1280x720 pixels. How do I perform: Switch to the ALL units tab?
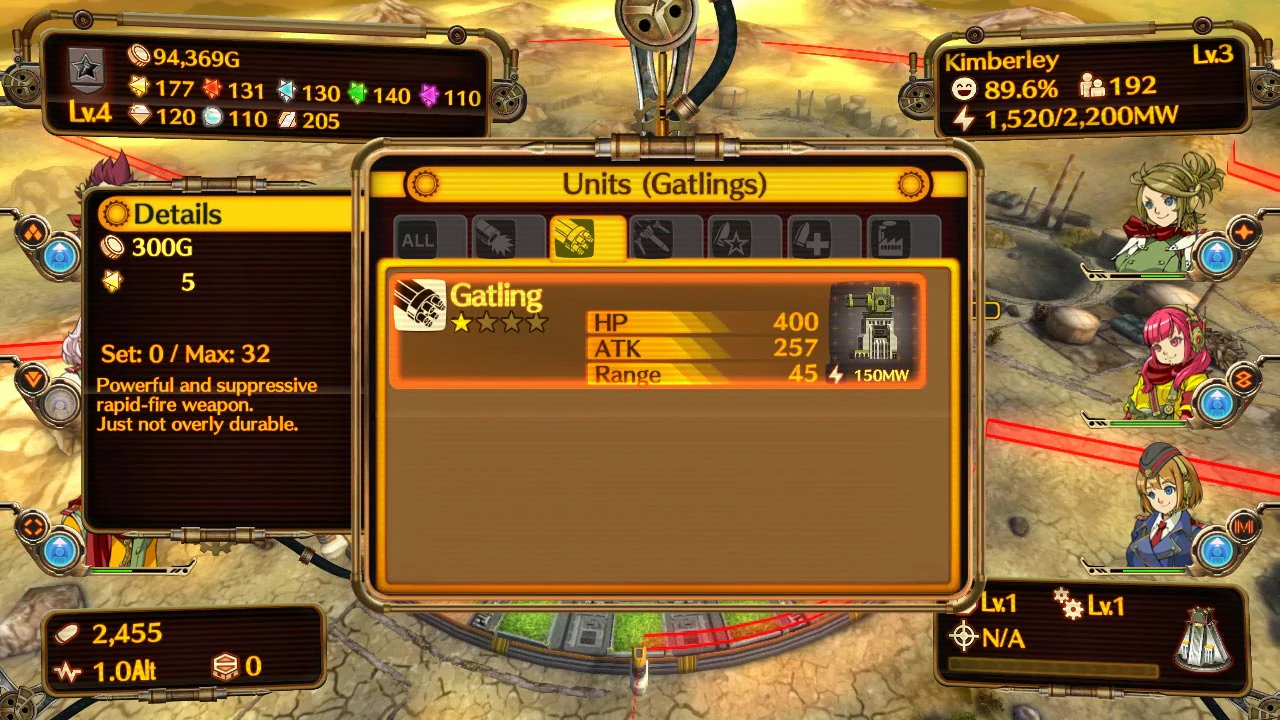click(417, 239)
